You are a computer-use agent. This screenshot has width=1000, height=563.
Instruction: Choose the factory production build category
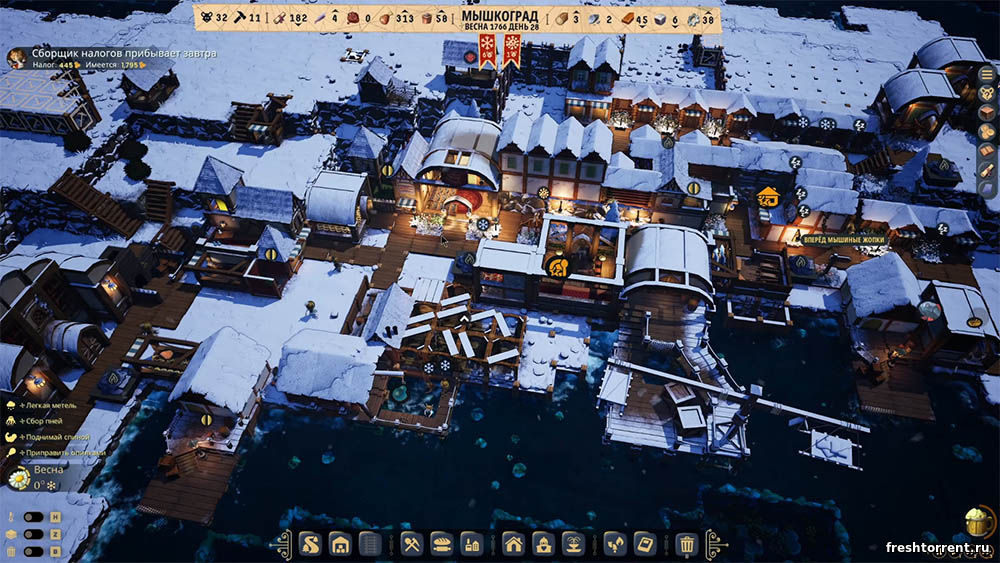(471, 544)
